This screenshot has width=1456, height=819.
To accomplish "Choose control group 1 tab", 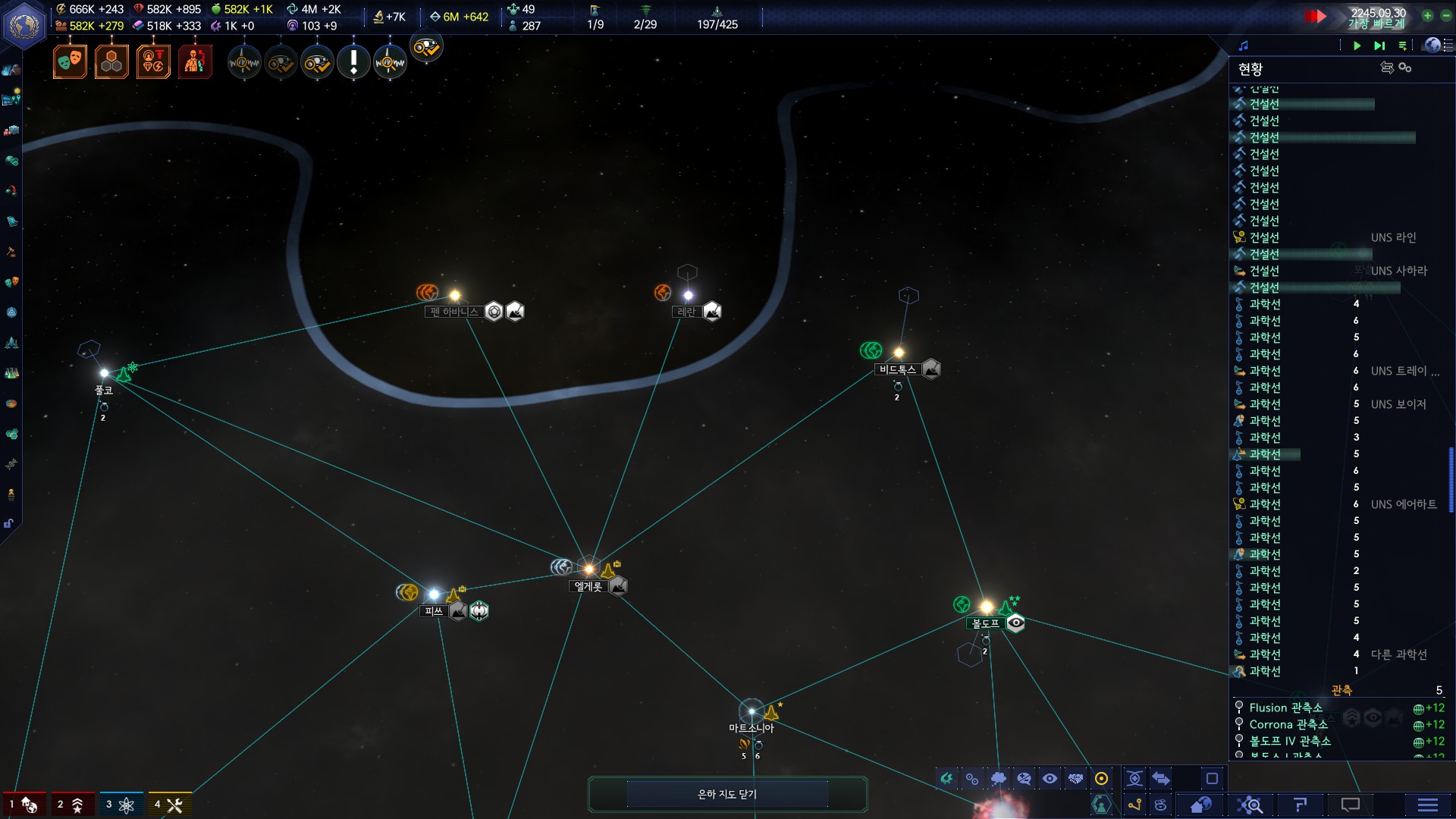I will coord(23,805).
